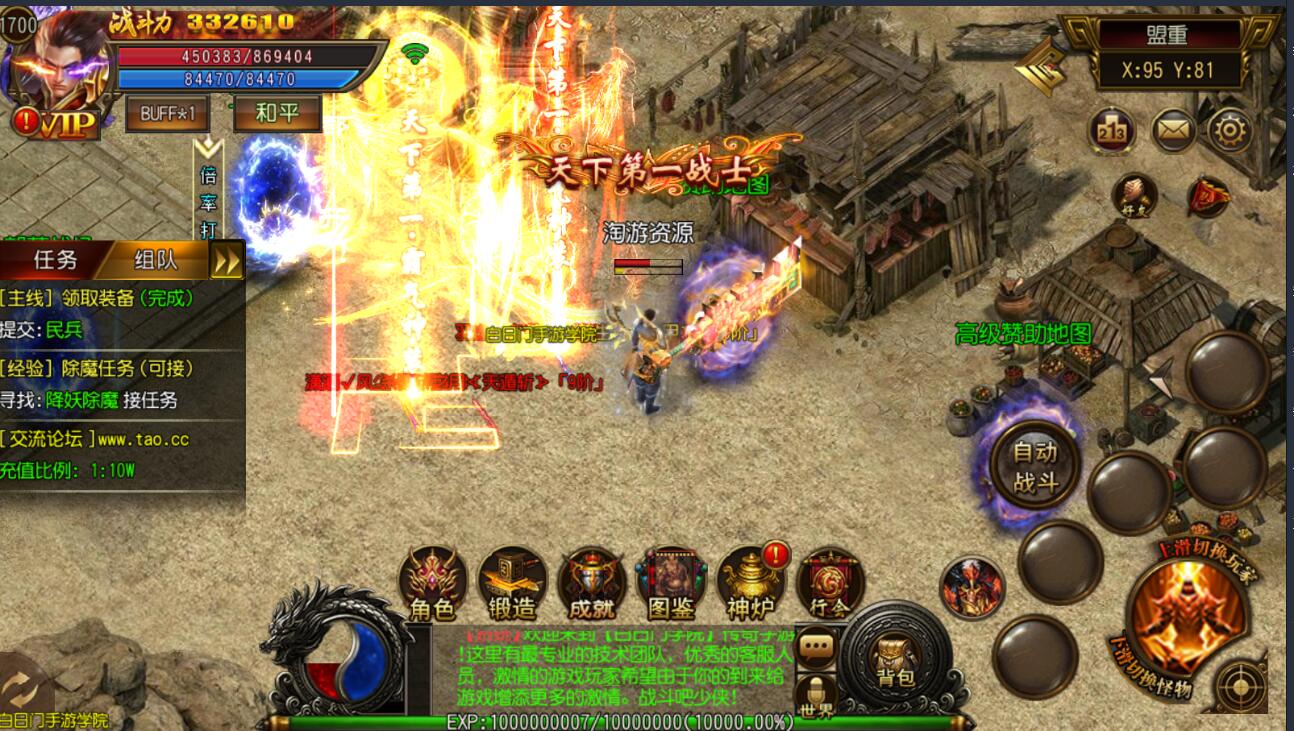The image size is (1294, 731).
Task: Change the 和平 peace attack mode
Action: tap(277, 113)
